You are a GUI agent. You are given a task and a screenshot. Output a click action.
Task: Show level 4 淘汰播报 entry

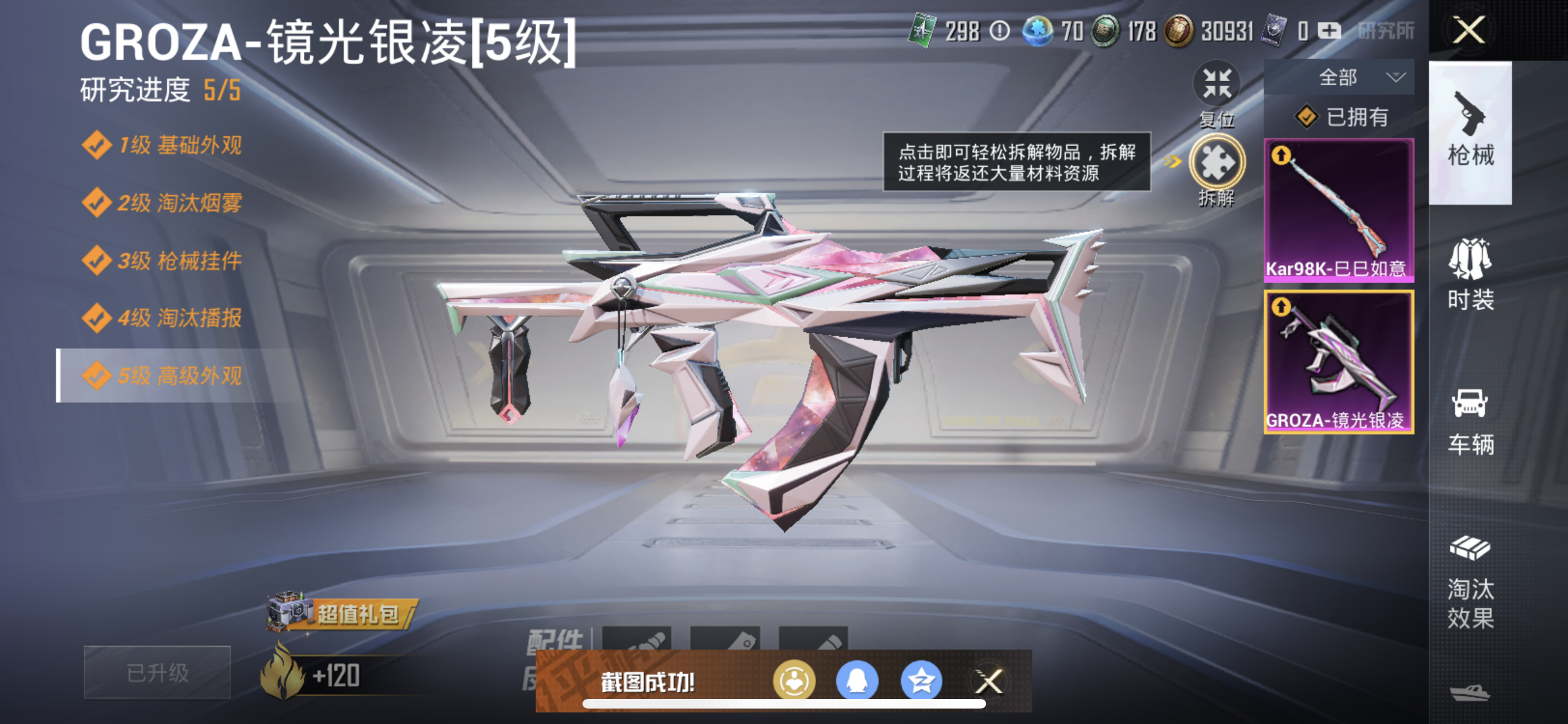pyautogui.click(x=164, y=318)
